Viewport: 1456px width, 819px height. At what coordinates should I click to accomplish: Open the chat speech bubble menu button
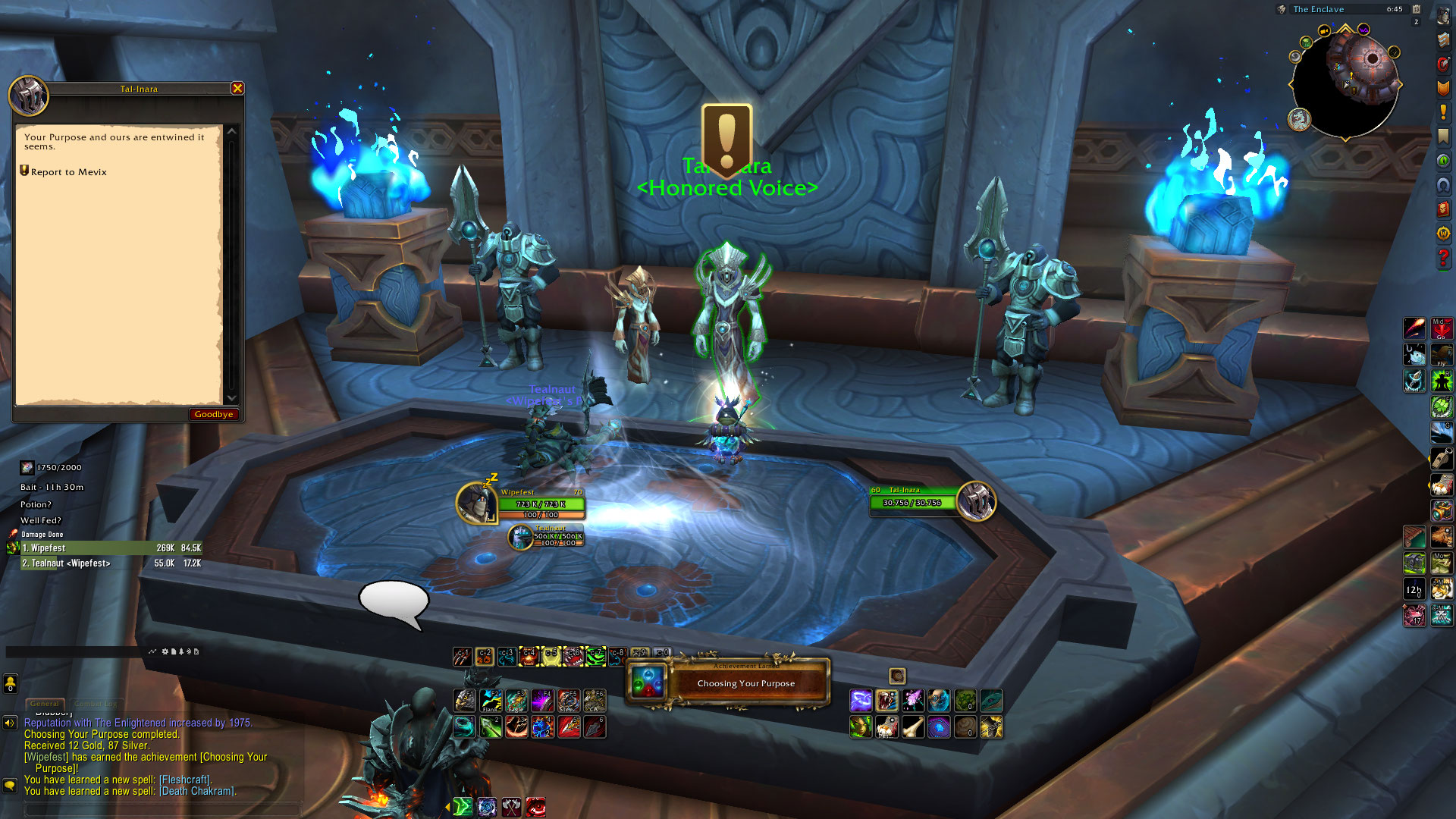[10, 786]
